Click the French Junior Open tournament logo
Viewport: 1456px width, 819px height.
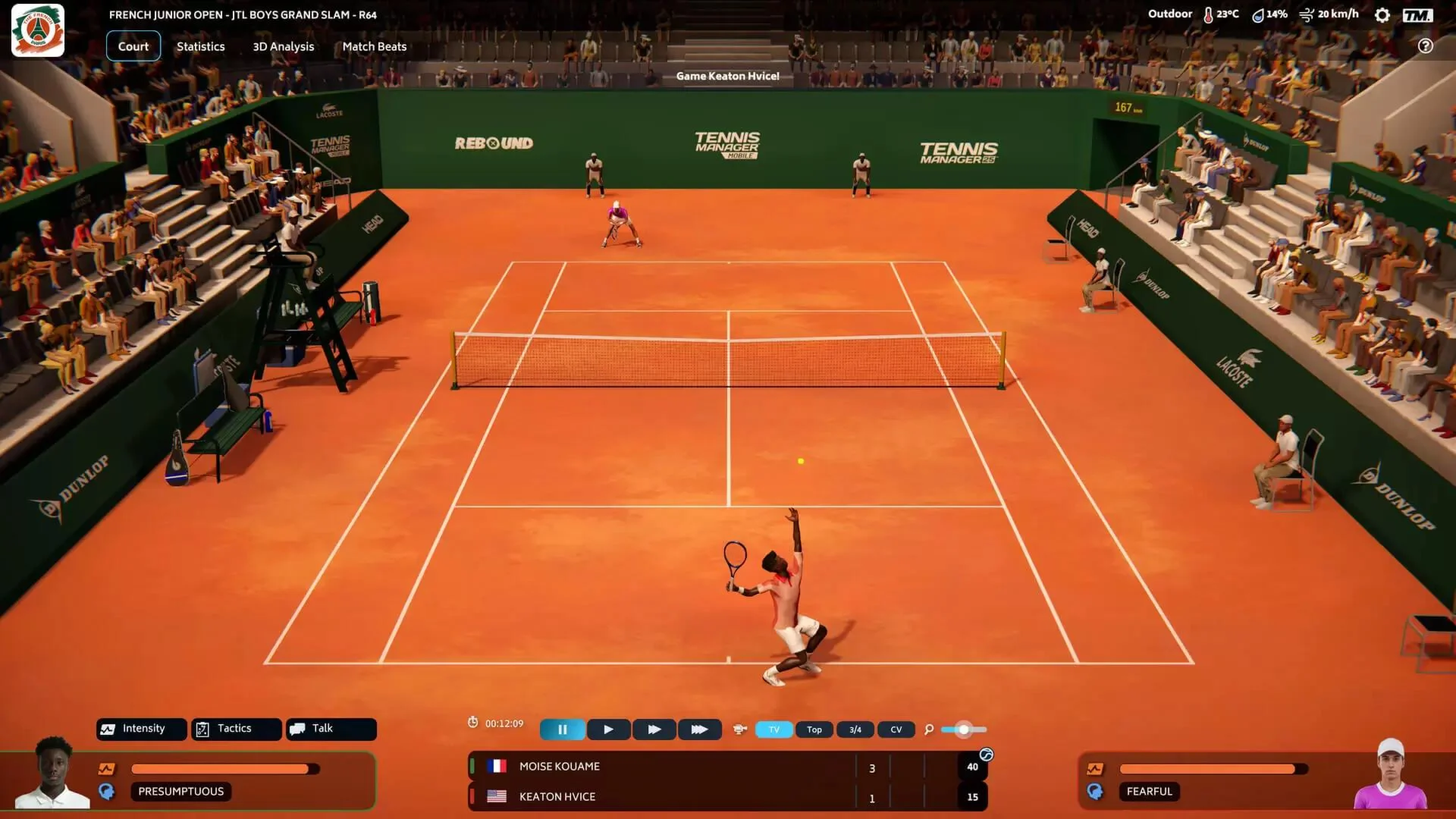coord(38,30)
